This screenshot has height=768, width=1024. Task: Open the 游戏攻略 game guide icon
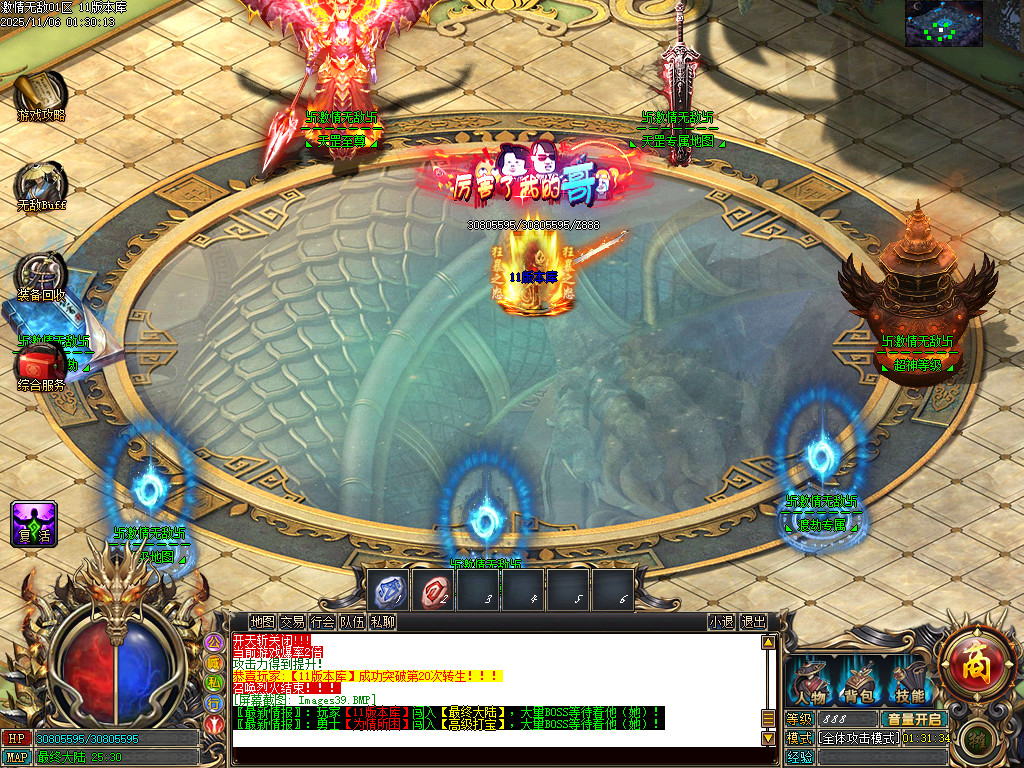coord(40,94)
